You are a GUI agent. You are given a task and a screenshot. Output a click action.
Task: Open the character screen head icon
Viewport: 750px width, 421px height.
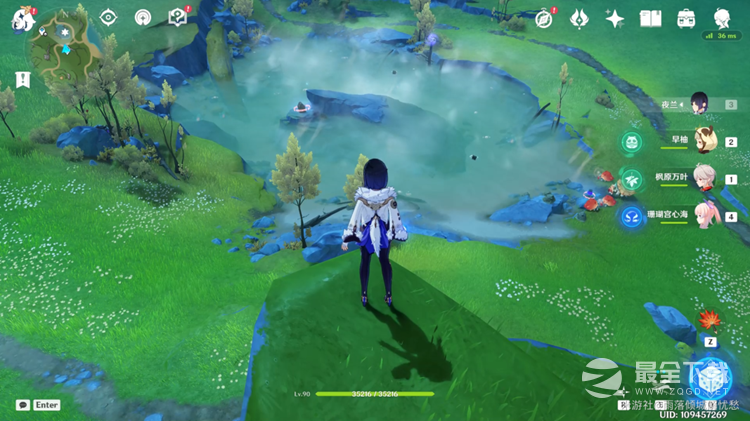[x=722, y=19]
